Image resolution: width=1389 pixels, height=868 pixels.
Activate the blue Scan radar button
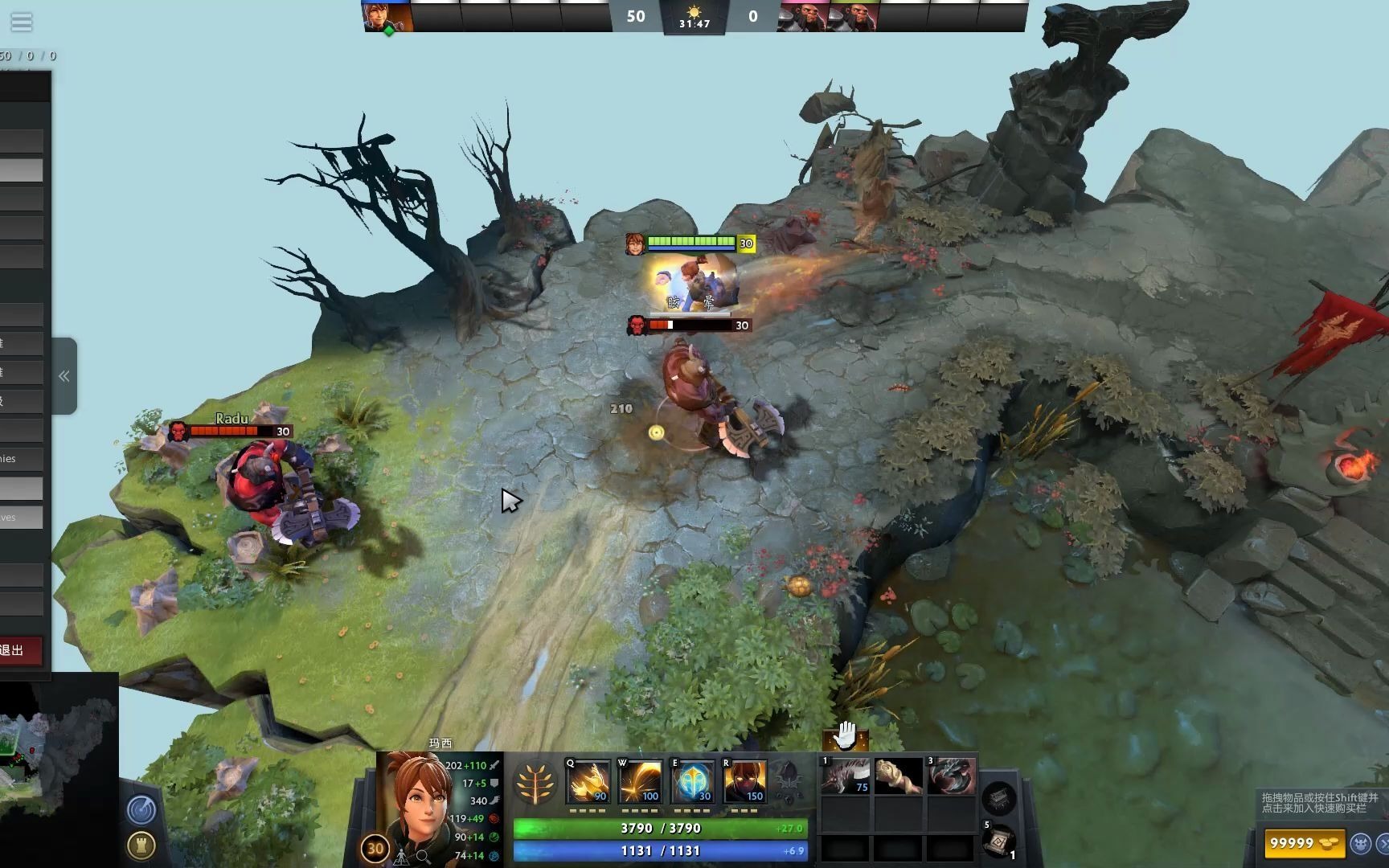141,809
